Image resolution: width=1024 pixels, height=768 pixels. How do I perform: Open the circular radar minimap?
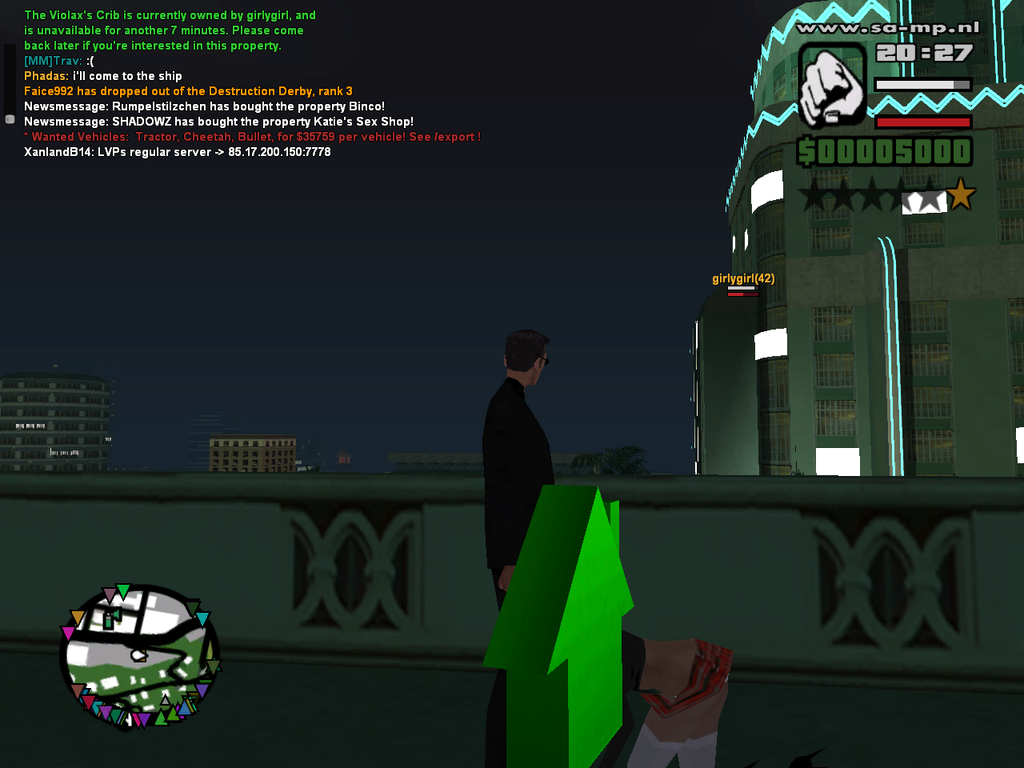tap(139, 656)
